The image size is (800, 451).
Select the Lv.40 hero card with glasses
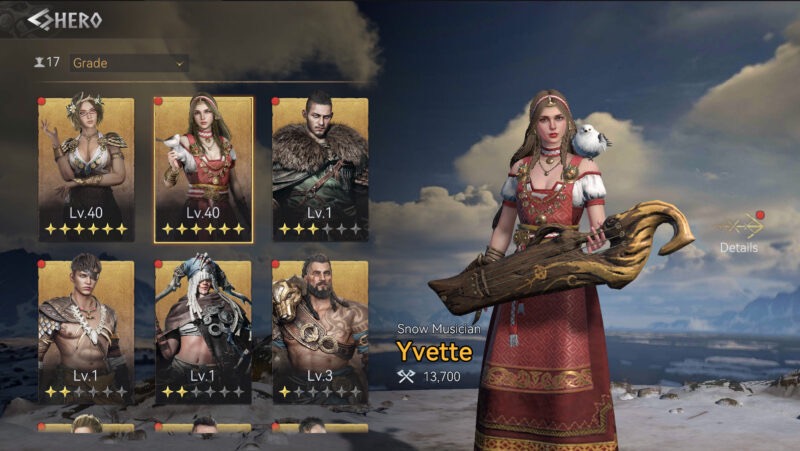tap(86, 169)
